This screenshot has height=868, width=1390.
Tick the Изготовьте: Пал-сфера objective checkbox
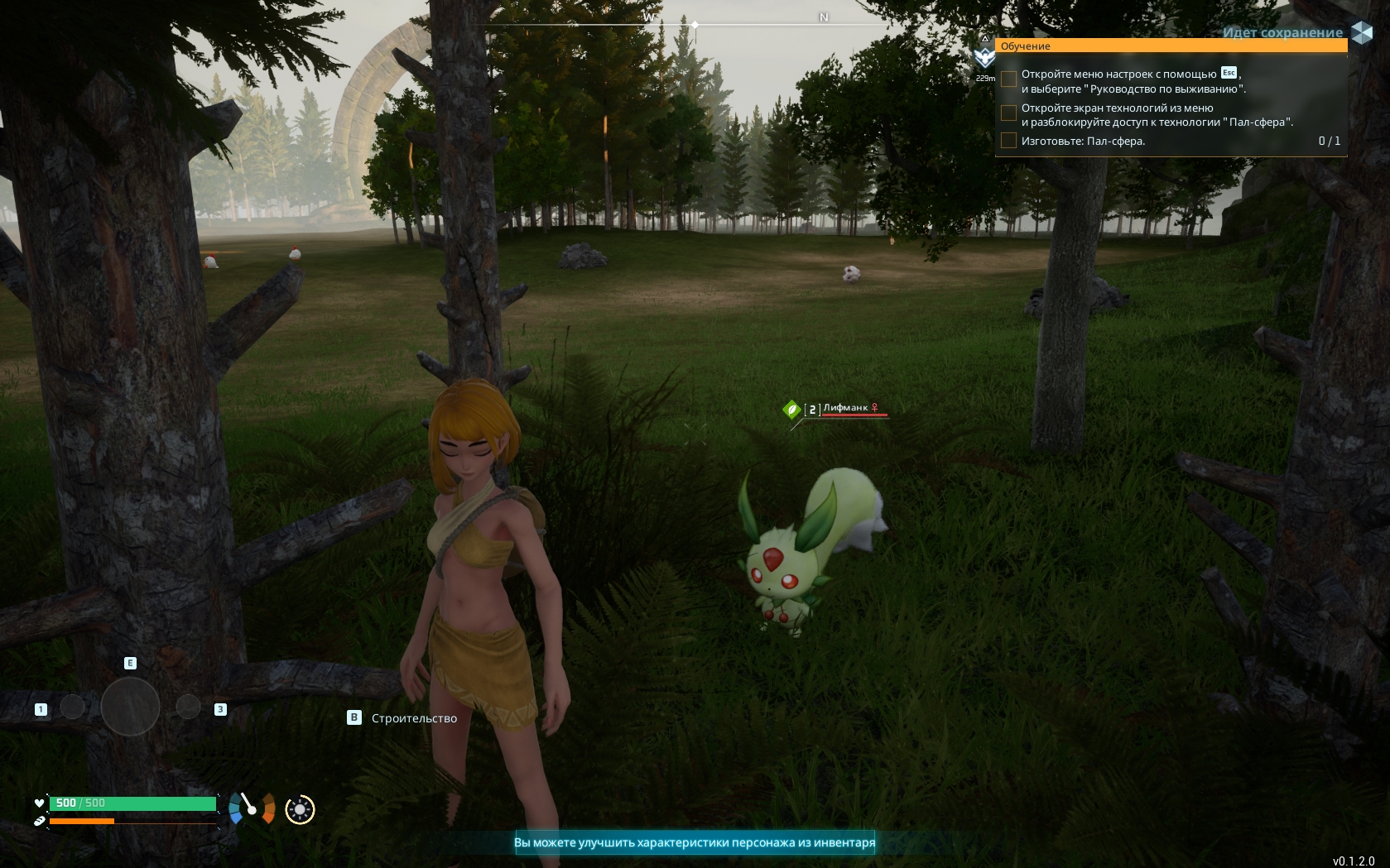(x=1008, y=141)
